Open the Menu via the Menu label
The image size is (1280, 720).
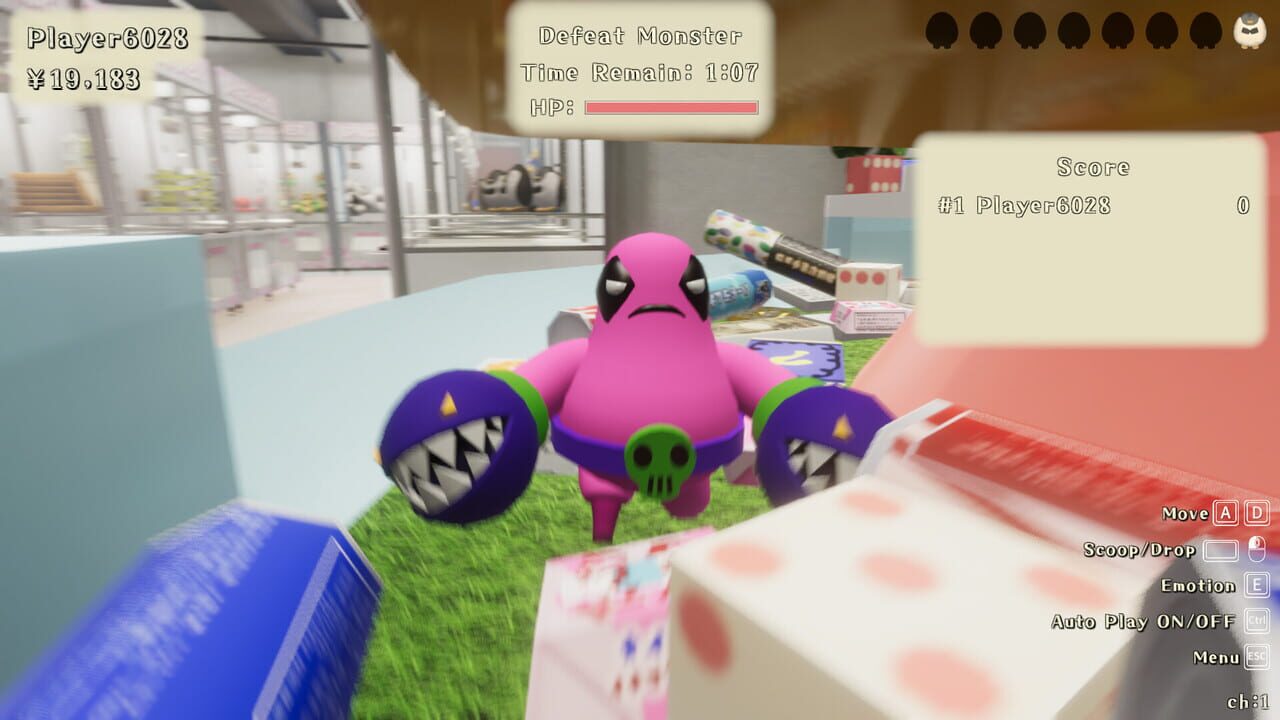pos(1215,657)
